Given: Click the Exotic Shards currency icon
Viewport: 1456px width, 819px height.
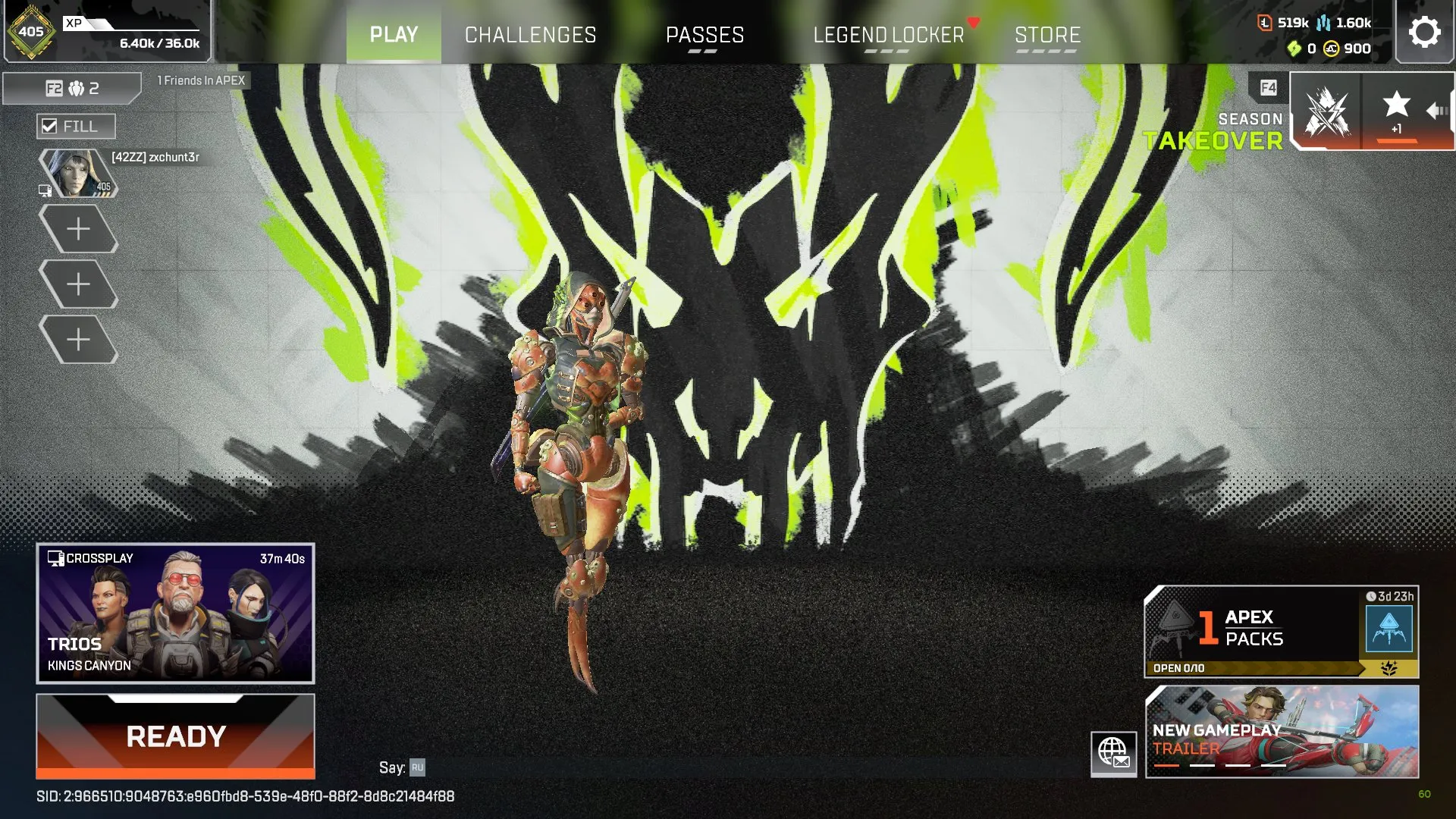Looking at the screenshot, I should [x=1294, y=49].
